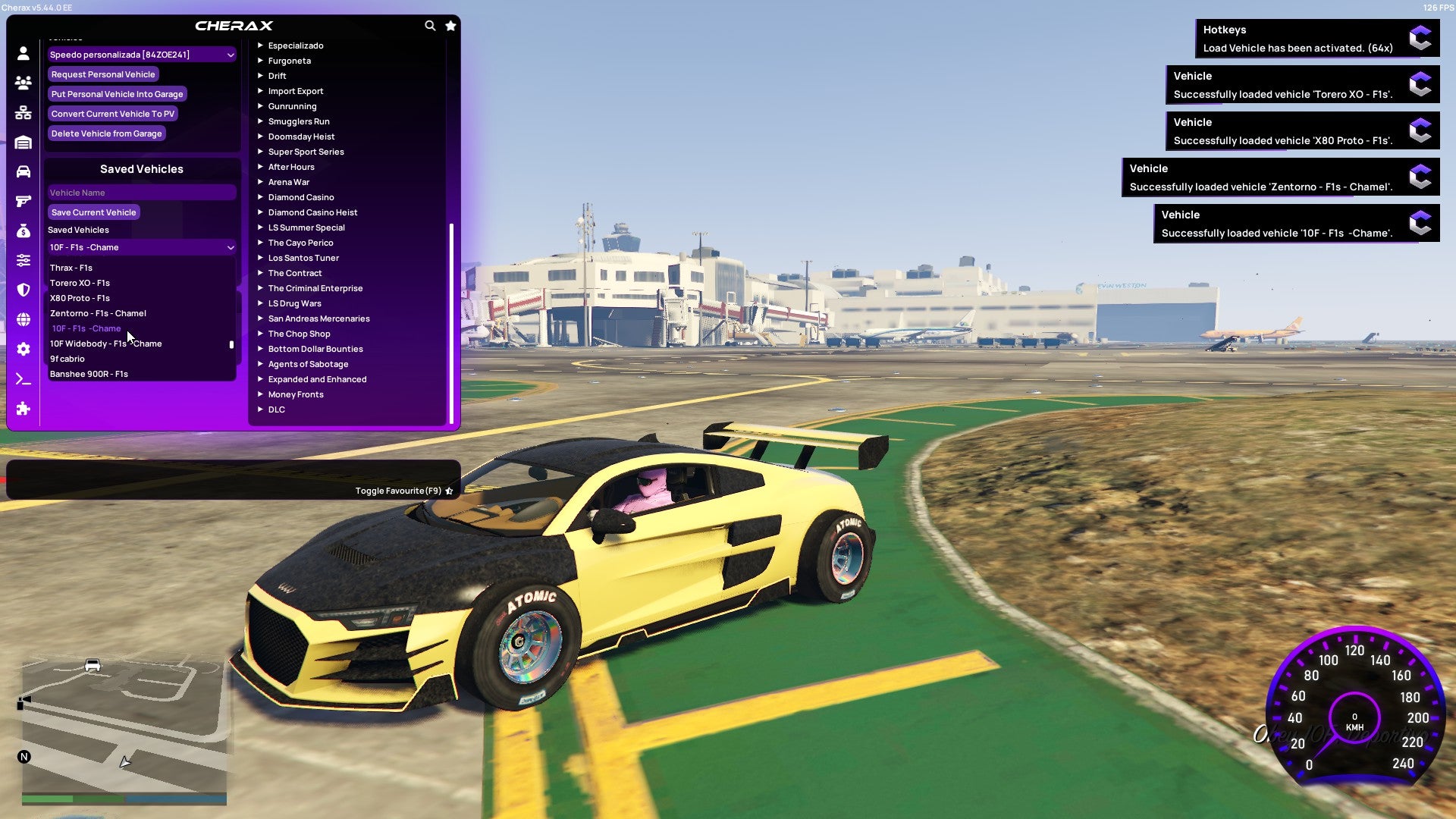This screenshot has width=1456, height=819.
Task: Open the Lua console terminal icon
Action: (23, 378)
